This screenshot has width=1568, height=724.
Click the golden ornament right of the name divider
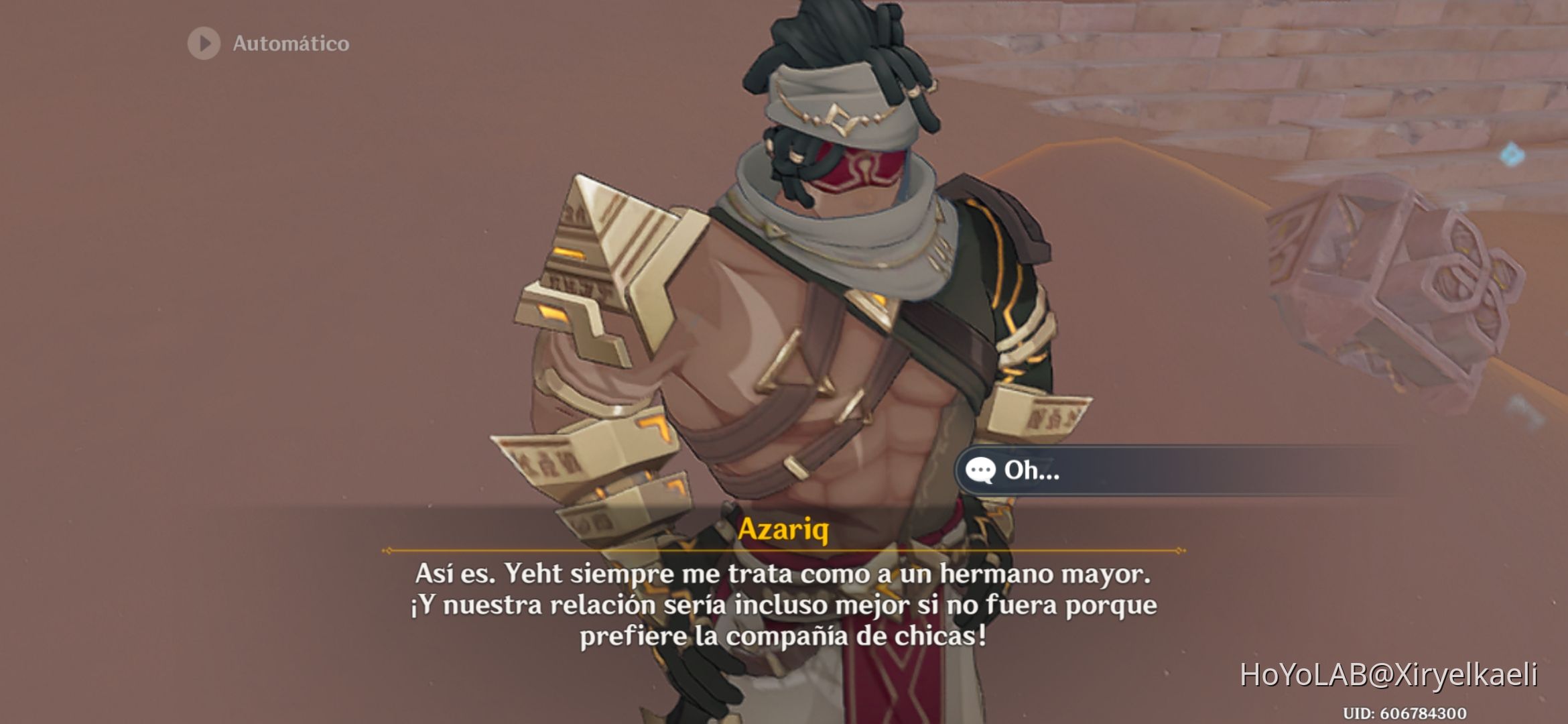(x=1179, y=549)
